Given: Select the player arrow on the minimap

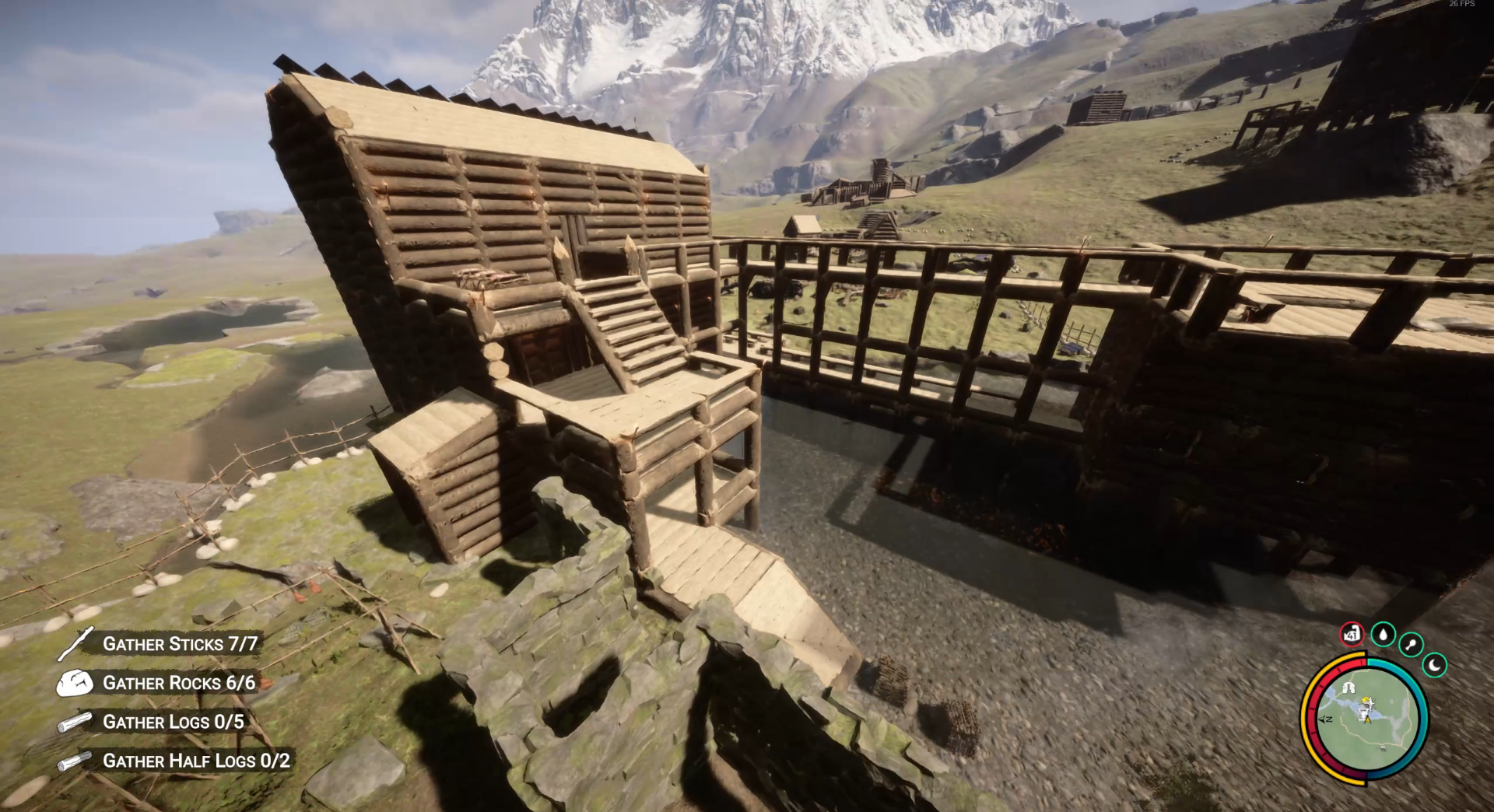Looking at the screenshot, I should (1366, 719).
